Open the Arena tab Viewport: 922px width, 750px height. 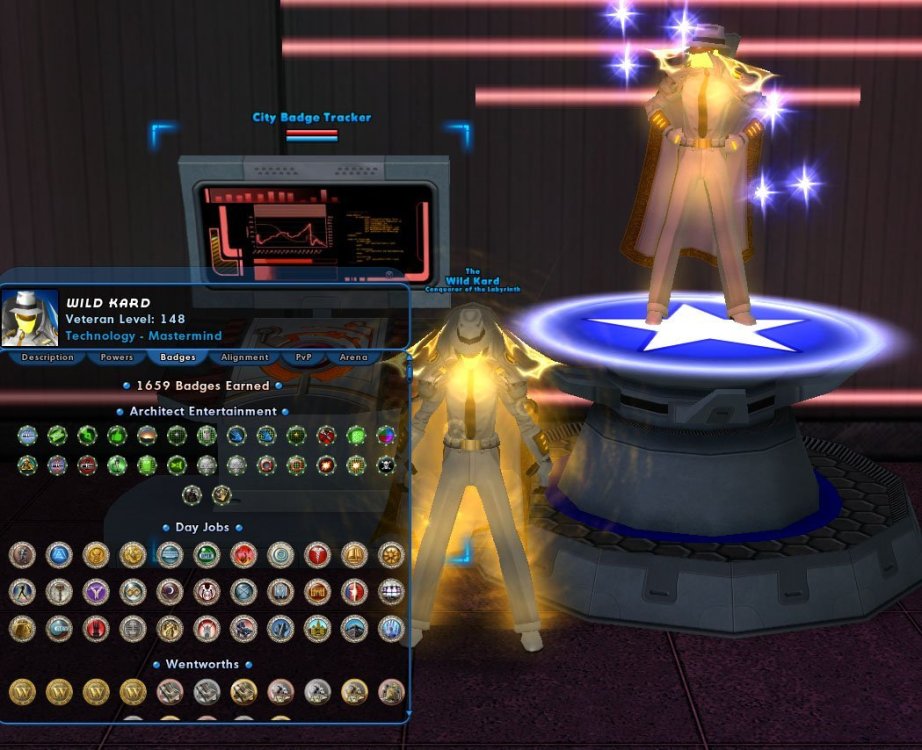pyautogui.click(x=353, y=357)
